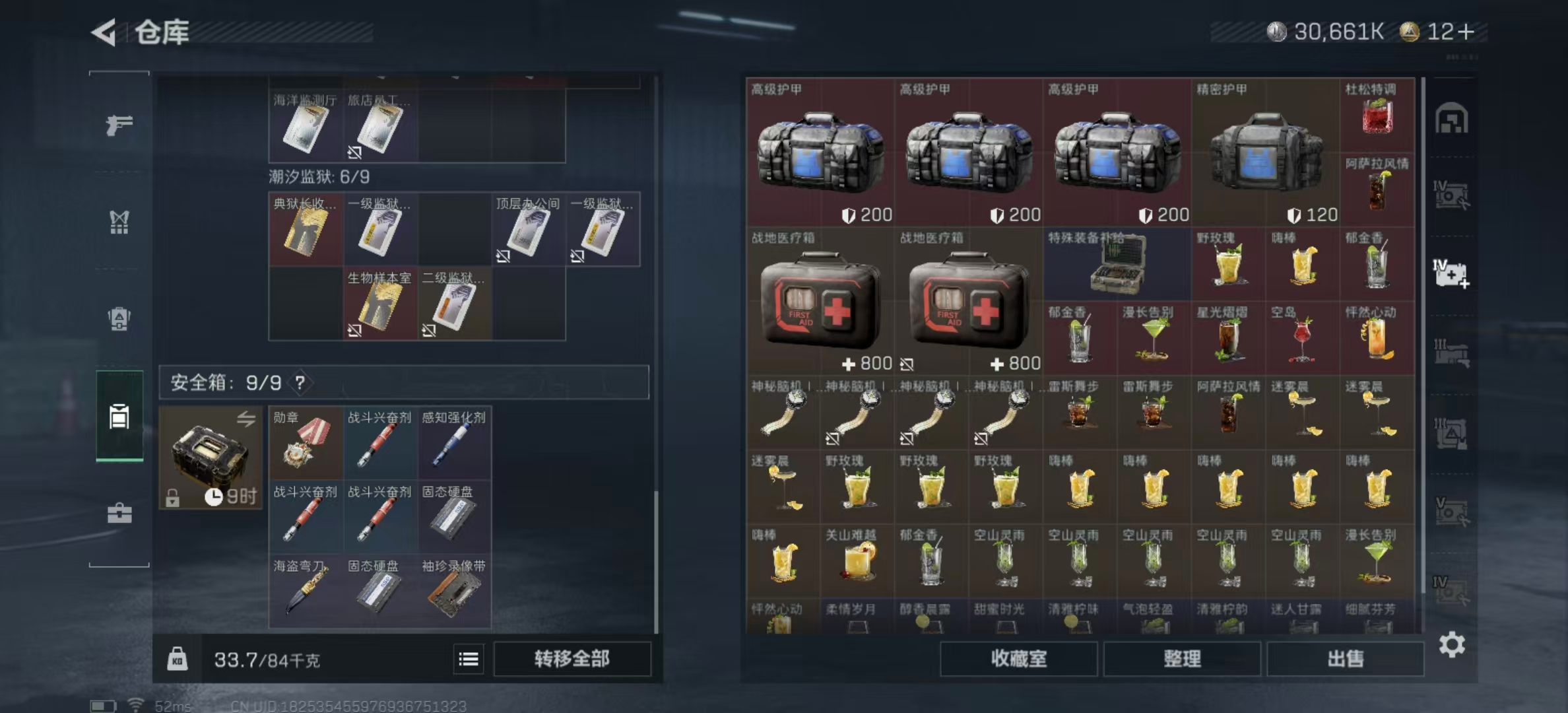Click the highlighted storage crate icon in left sidebar

119,416
